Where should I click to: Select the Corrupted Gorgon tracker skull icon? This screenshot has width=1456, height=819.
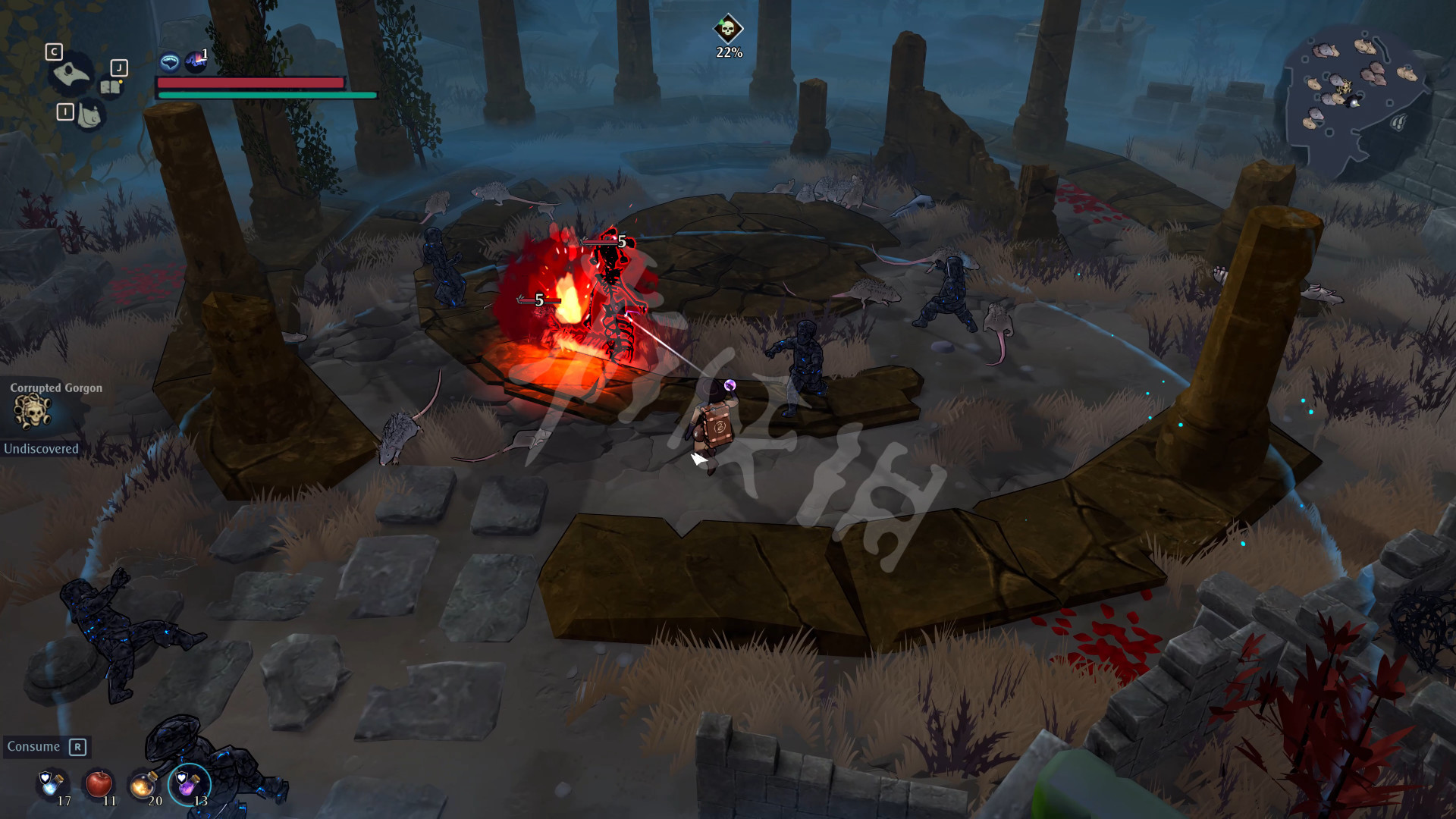tap(32, 411)
